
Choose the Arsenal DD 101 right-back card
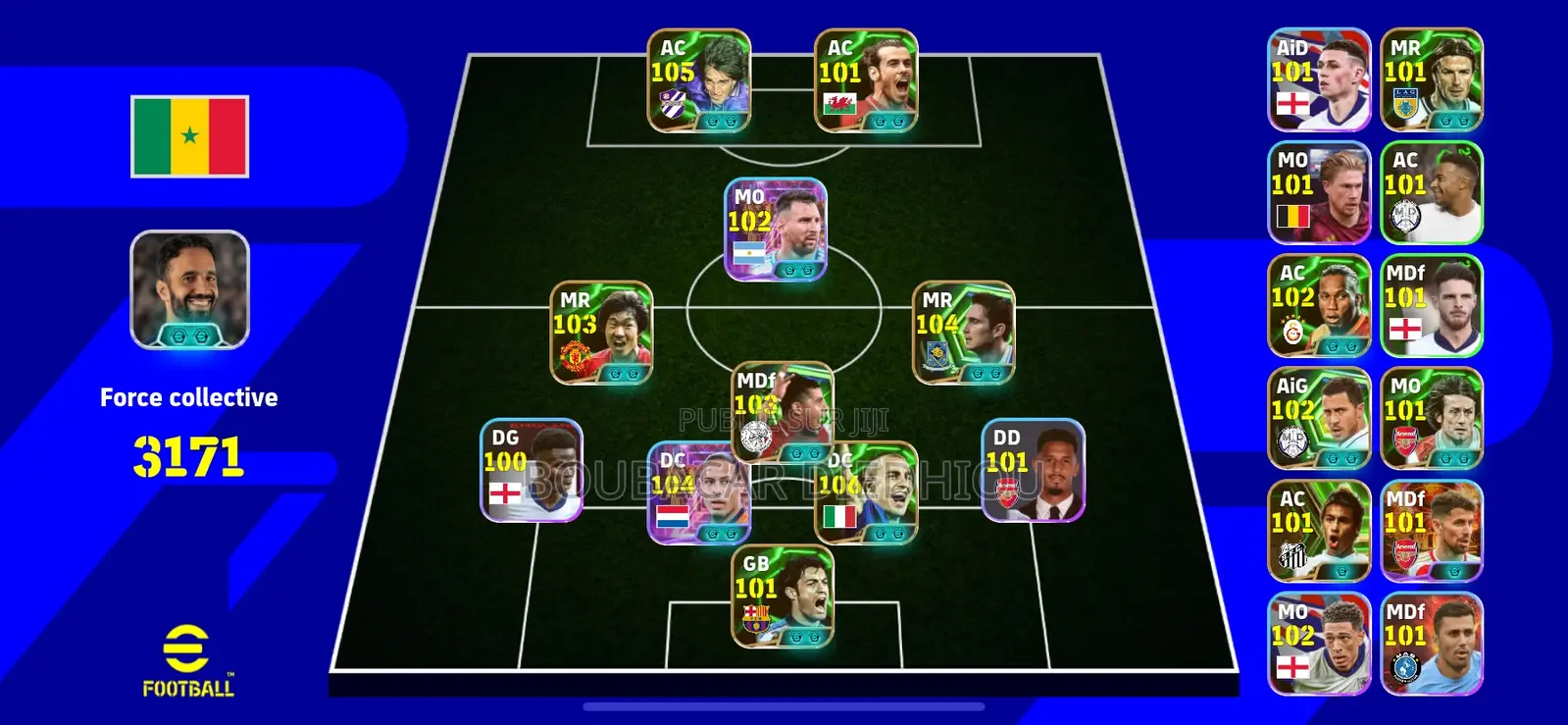click(x=1033, y=471)
